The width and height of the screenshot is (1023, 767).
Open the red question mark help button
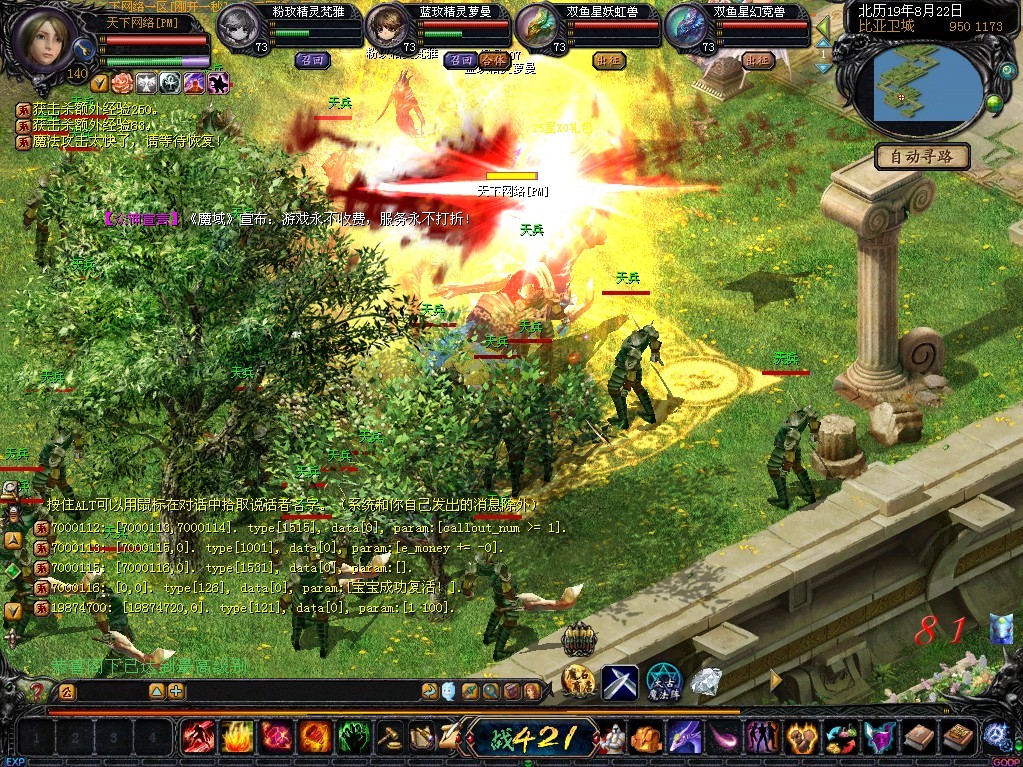click(x=38, y=691)
